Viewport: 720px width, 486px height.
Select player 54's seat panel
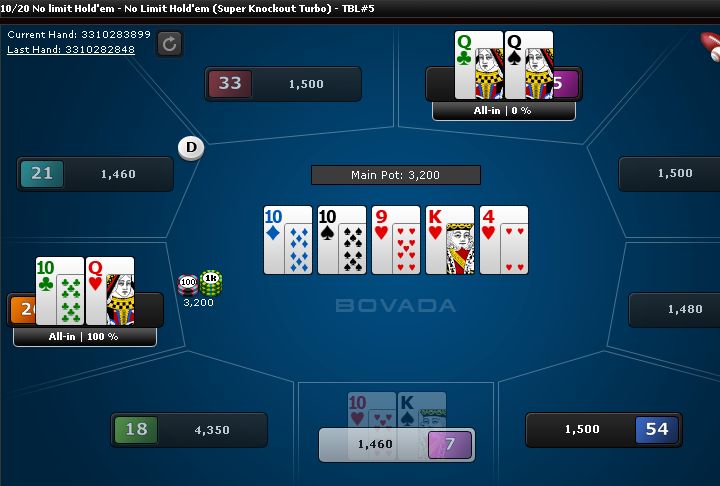pyautogui.click(x=603, y=430)
